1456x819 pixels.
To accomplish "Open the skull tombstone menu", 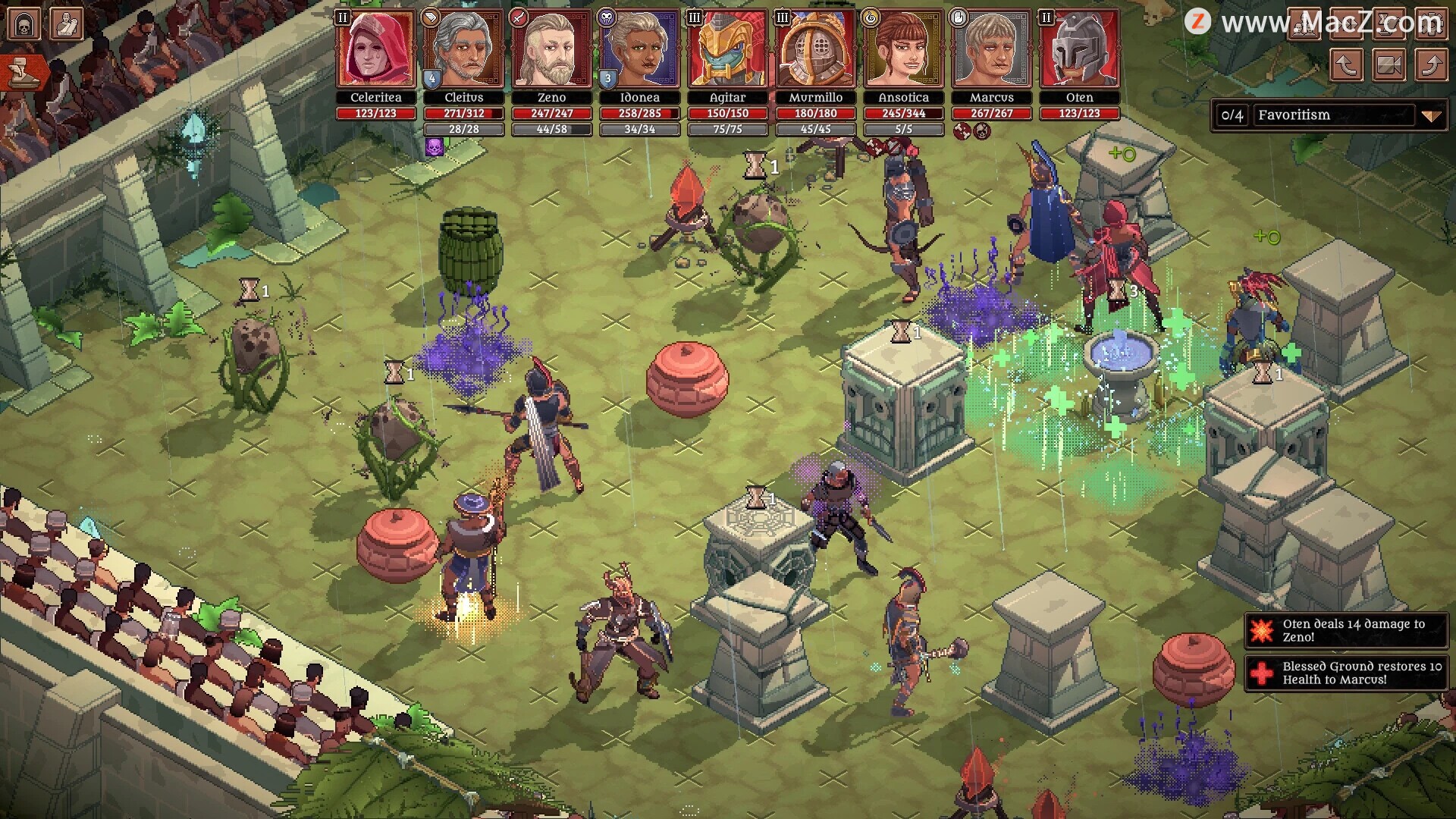I will pos(24,24).
